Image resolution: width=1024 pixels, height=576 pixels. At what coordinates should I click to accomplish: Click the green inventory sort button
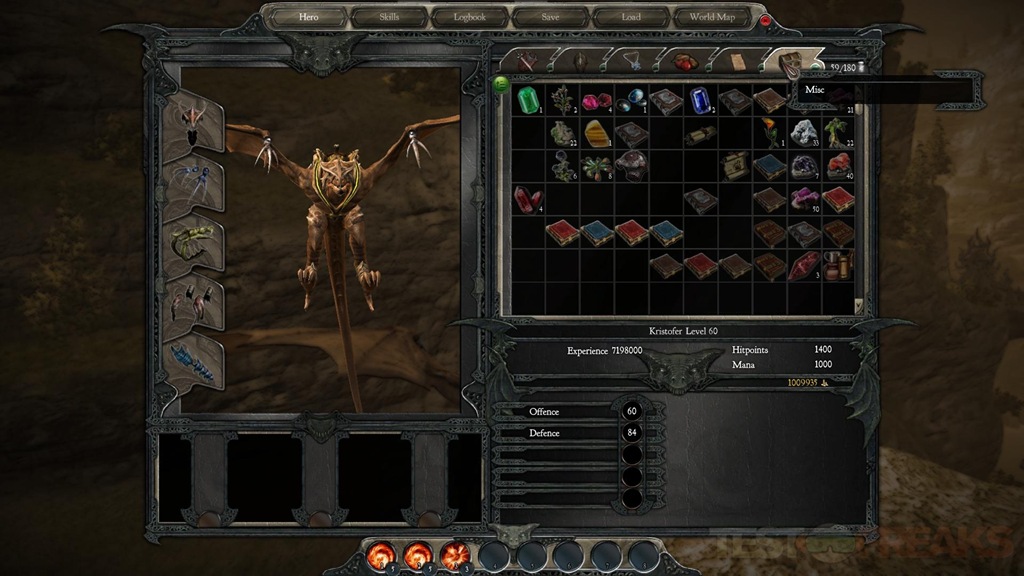click(501, 86)
